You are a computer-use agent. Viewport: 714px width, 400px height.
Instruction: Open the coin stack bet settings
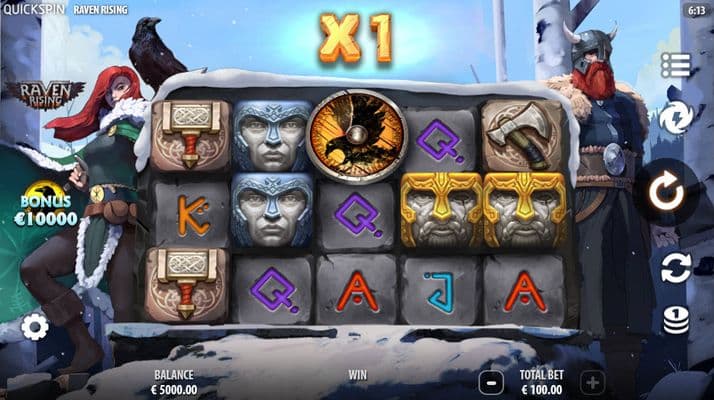[x=676, y=320]
